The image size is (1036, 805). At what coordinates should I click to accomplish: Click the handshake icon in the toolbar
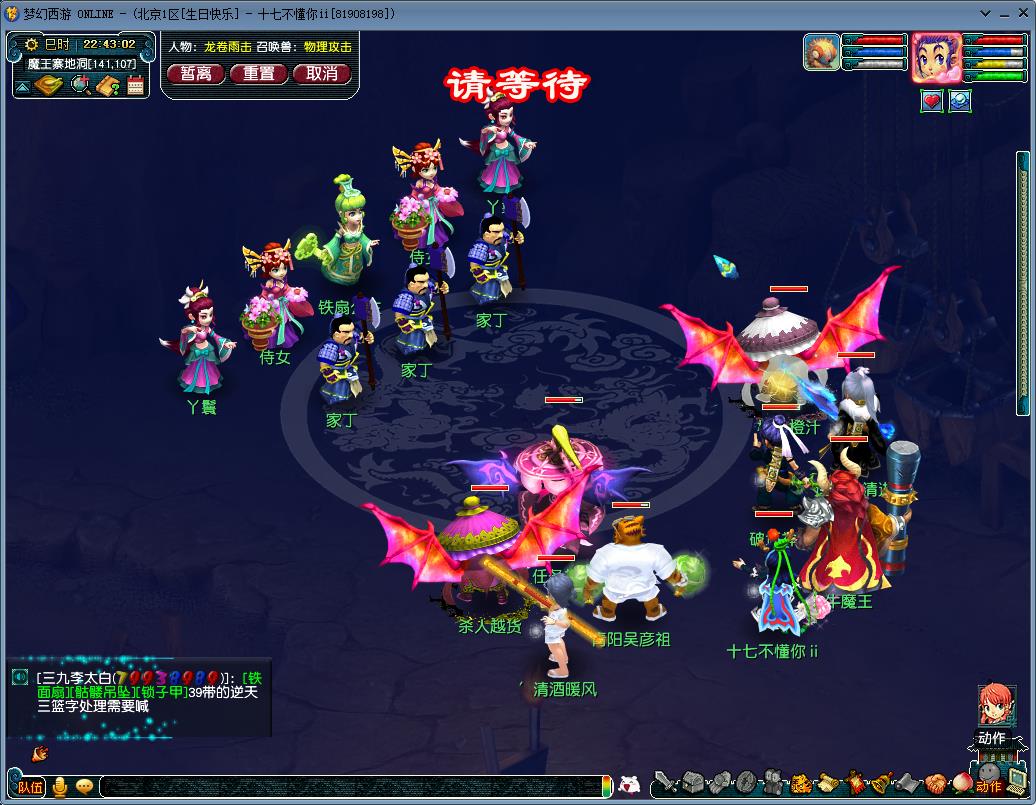pyautogui.click(x=934, y=783)
